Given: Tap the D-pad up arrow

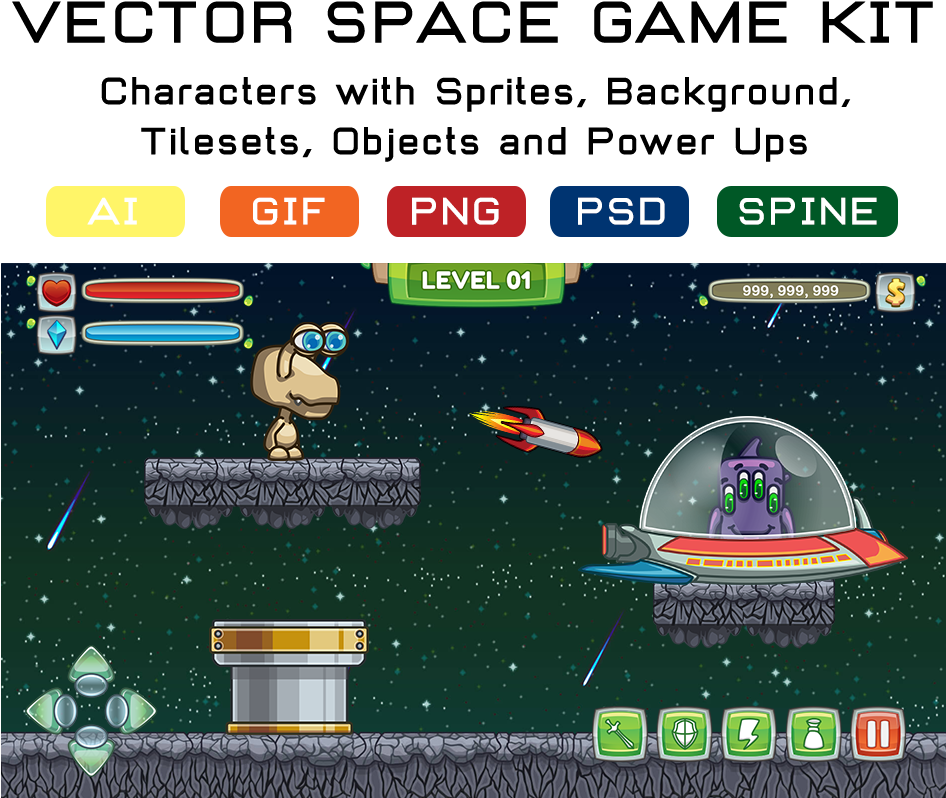Looking at the screenshot, I should coord(91,667).
